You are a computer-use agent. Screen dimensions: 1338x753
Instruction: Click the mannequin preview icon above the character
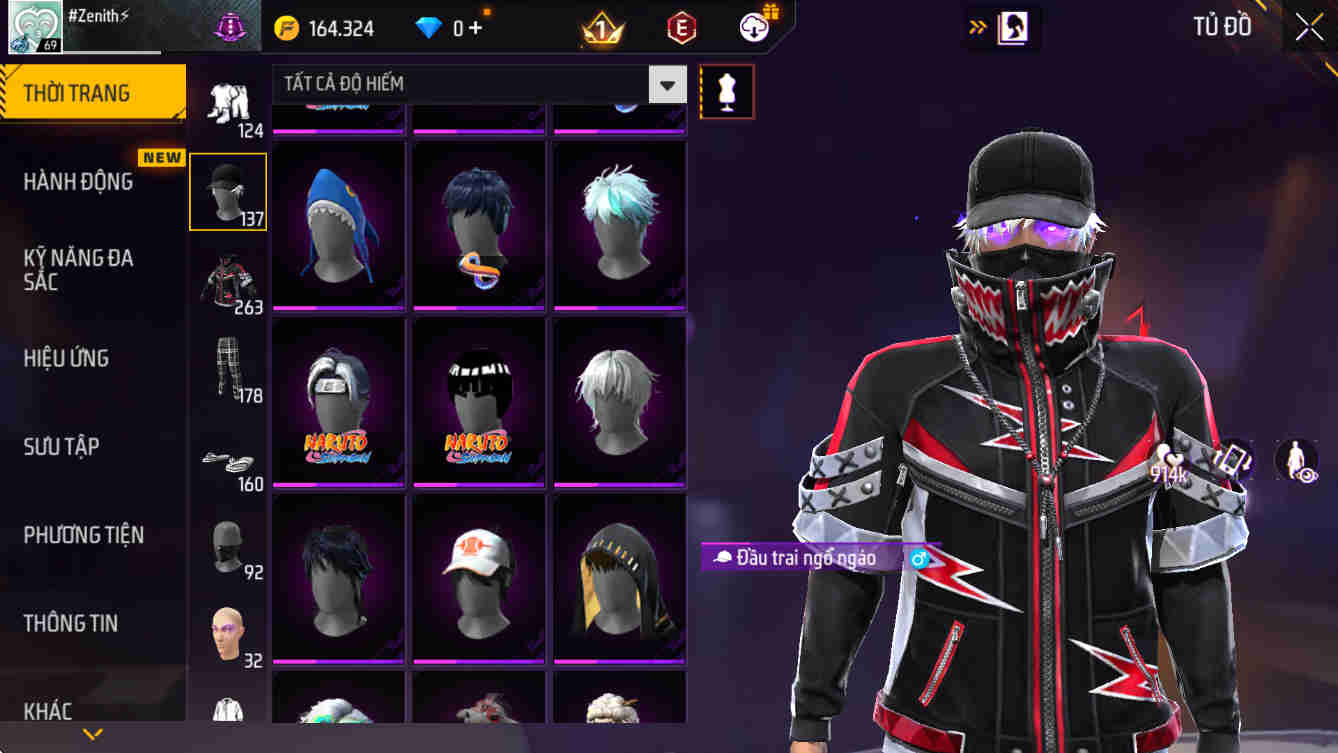727,90
